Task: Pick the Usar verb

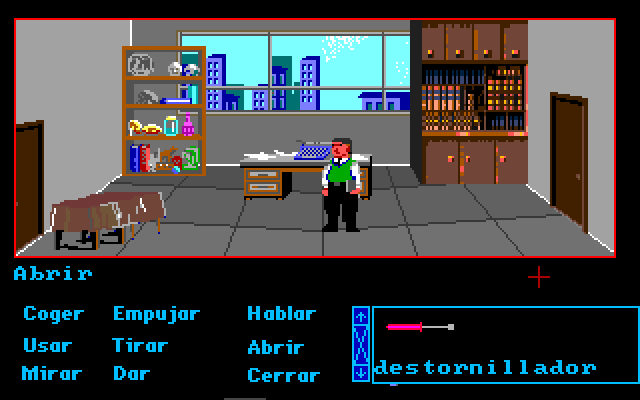Action: click(x=47, y=346)
